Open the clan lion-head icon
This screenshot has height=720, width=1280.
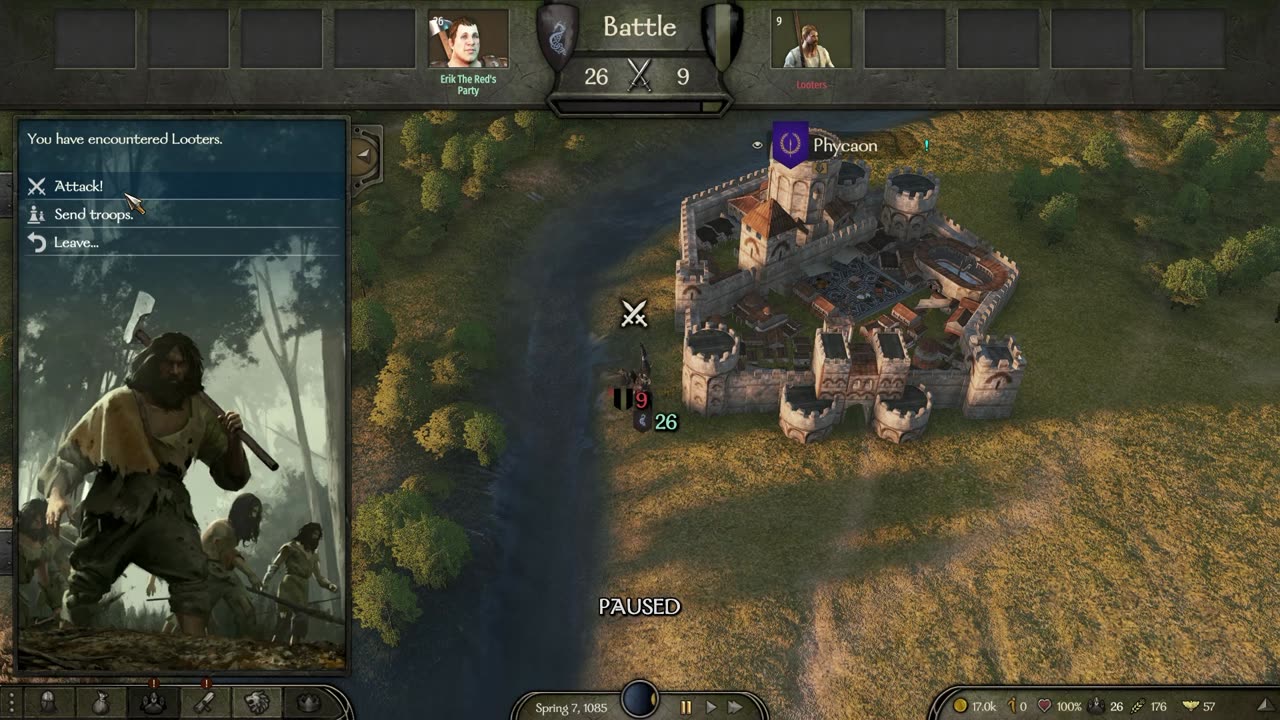[257, 704]
